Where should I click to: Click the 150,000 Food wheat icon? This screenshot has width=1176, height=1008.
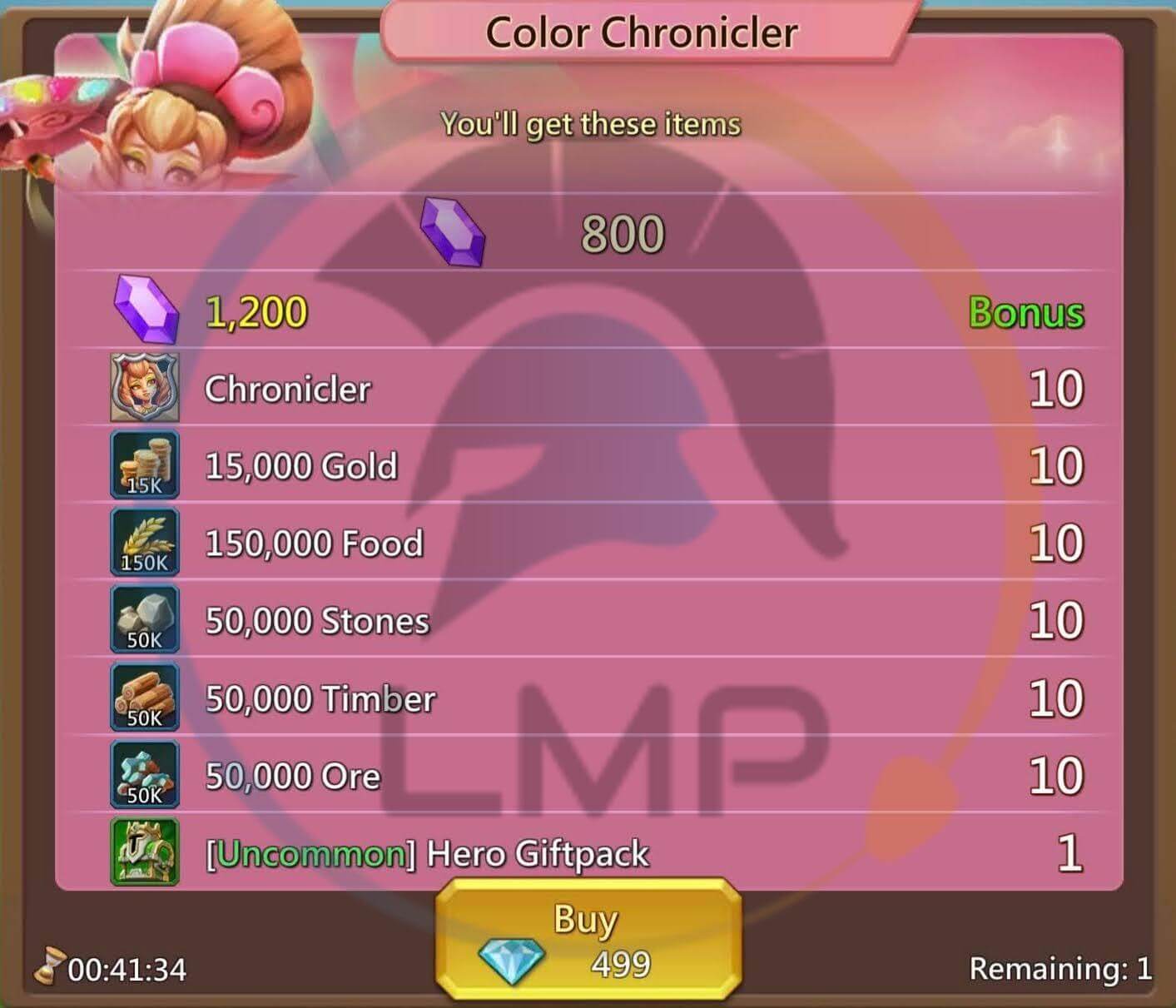pos(143,543)
